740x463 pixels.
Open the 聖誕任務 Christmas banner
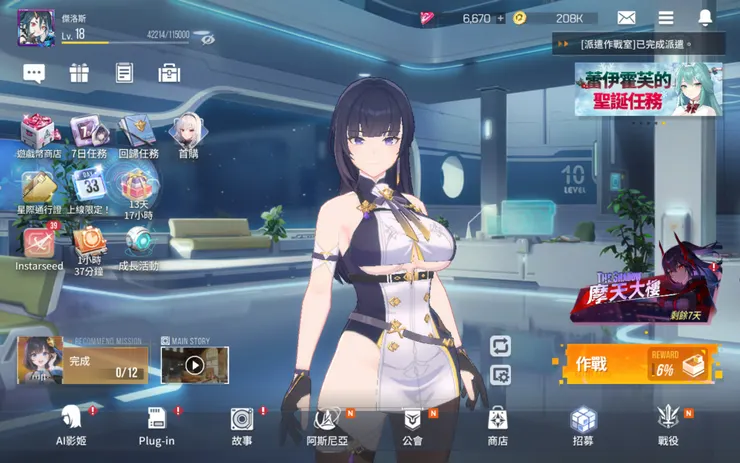click(646, 90)
